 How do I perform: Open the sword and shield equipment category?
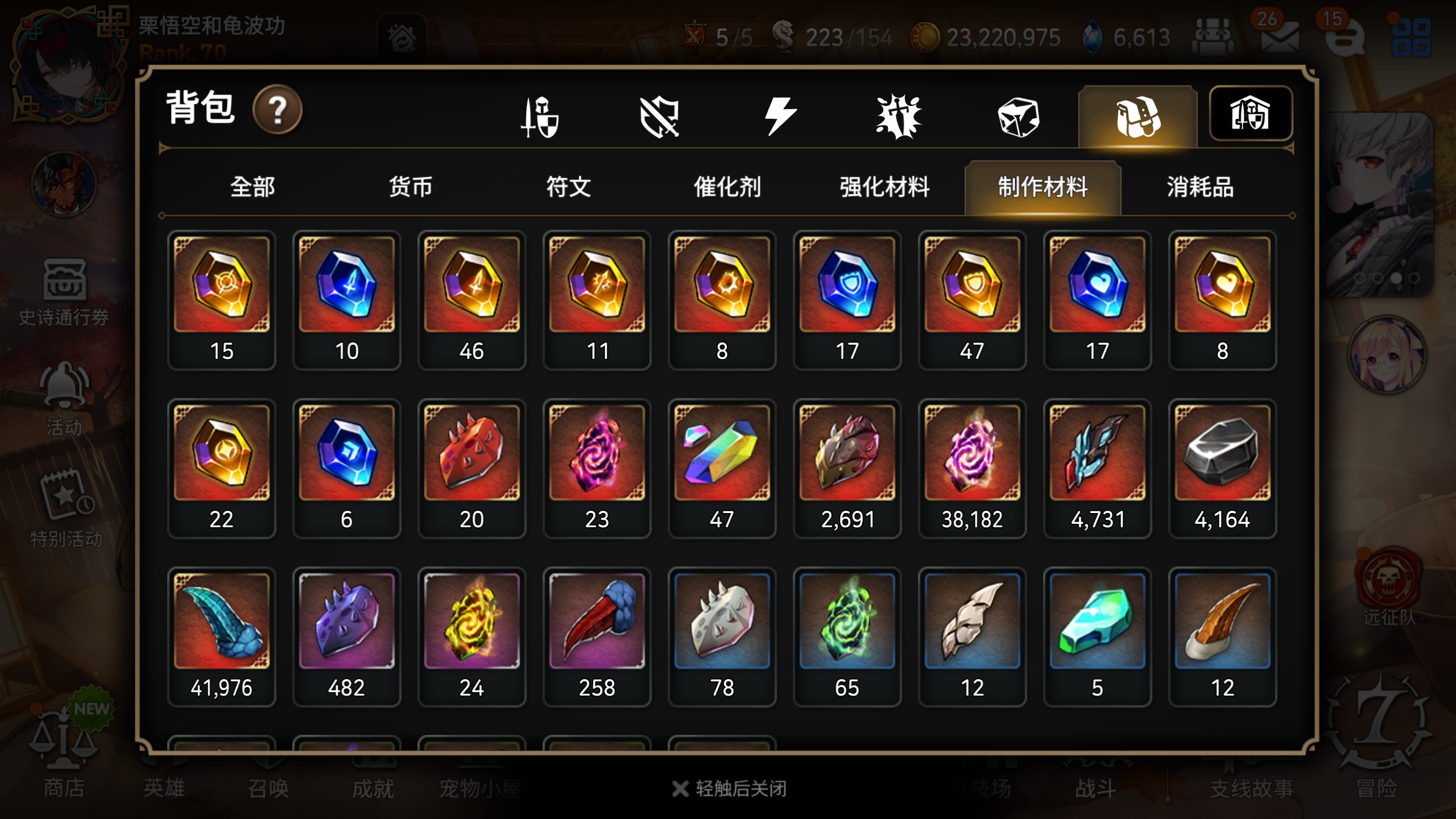pyautogui.click(x=540, y=117)
